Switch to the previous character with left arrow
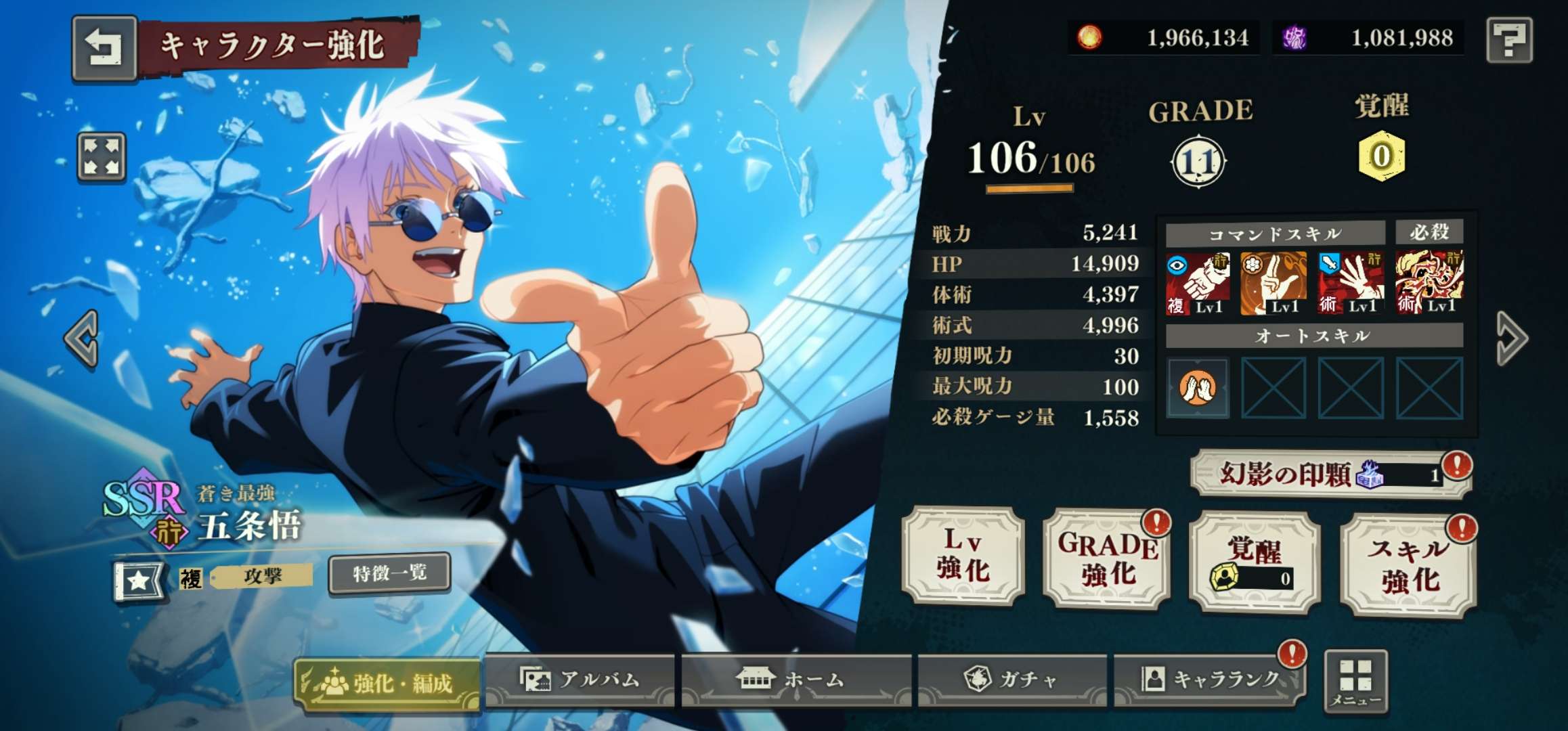 [83, 338]
